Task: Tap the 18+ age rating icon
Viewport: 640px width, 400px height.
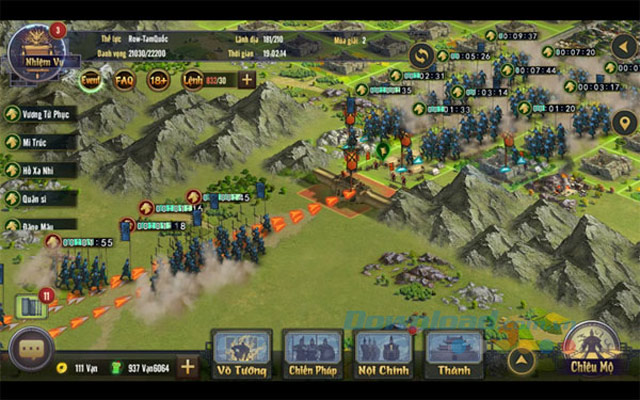Action: [158, 79]
